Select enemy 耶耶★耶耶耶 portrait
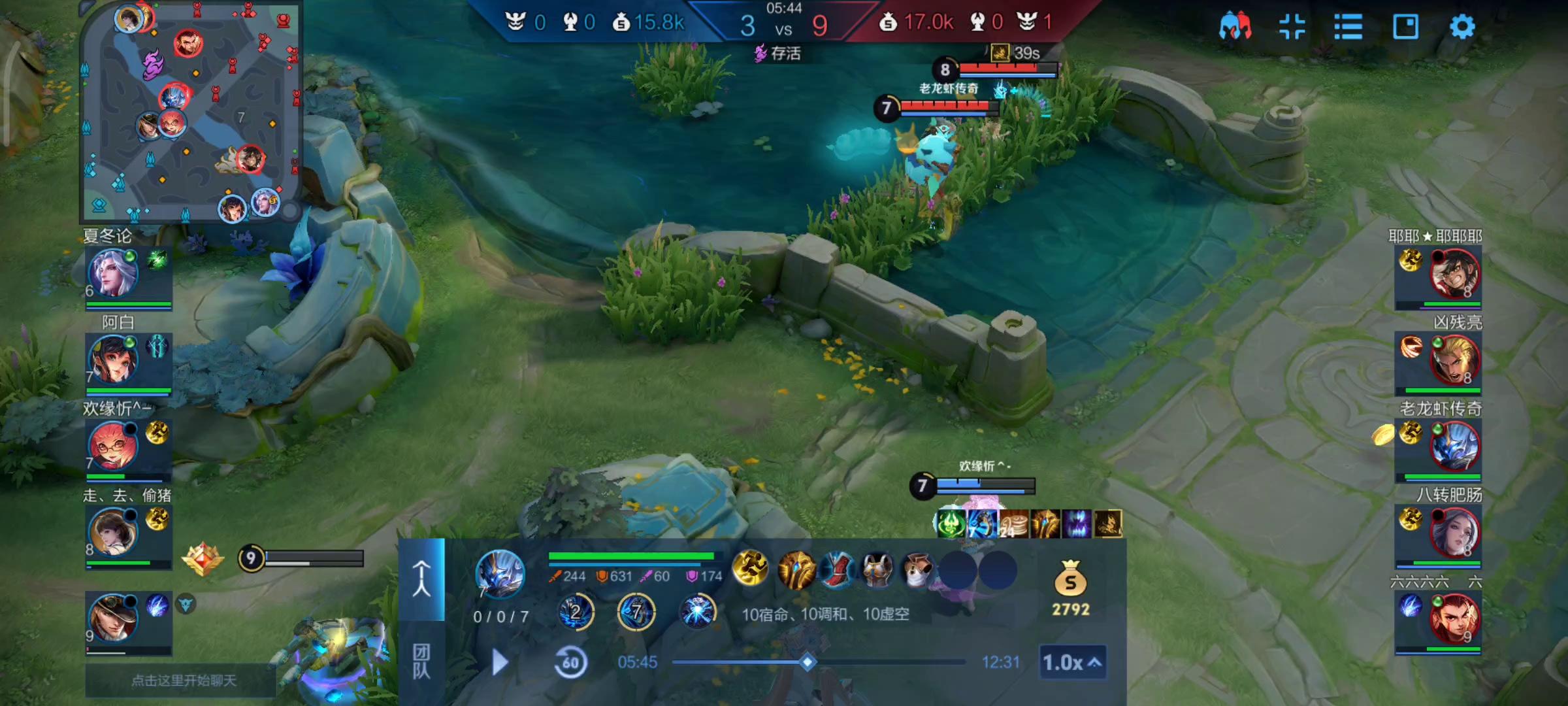Image resolution: width=1568 pixels, height=706 pixels. point(1454,273)
